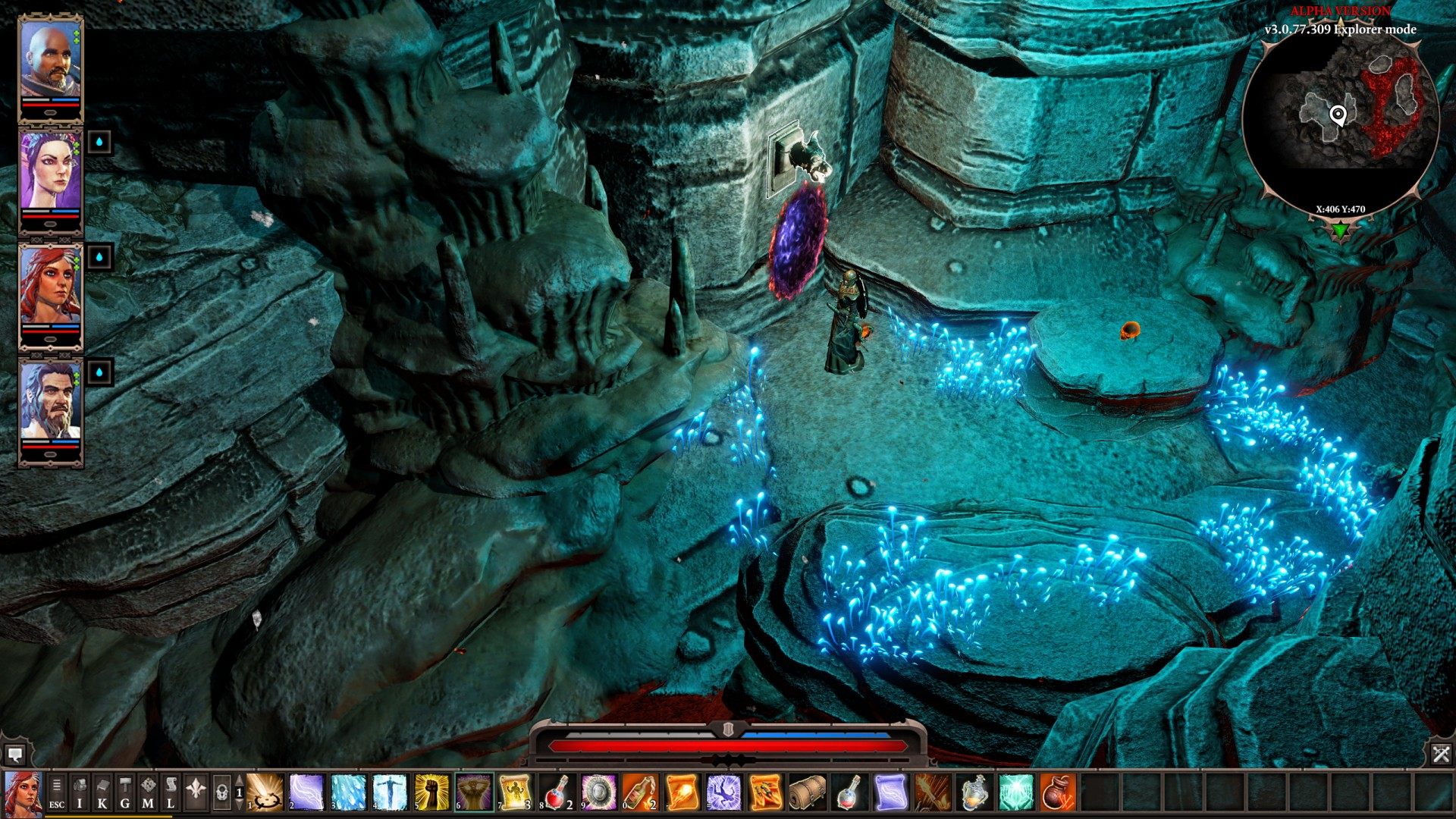Select the bedroll item in hotbar
Viewport: 1456px width, 819px height.
[808, 792]
